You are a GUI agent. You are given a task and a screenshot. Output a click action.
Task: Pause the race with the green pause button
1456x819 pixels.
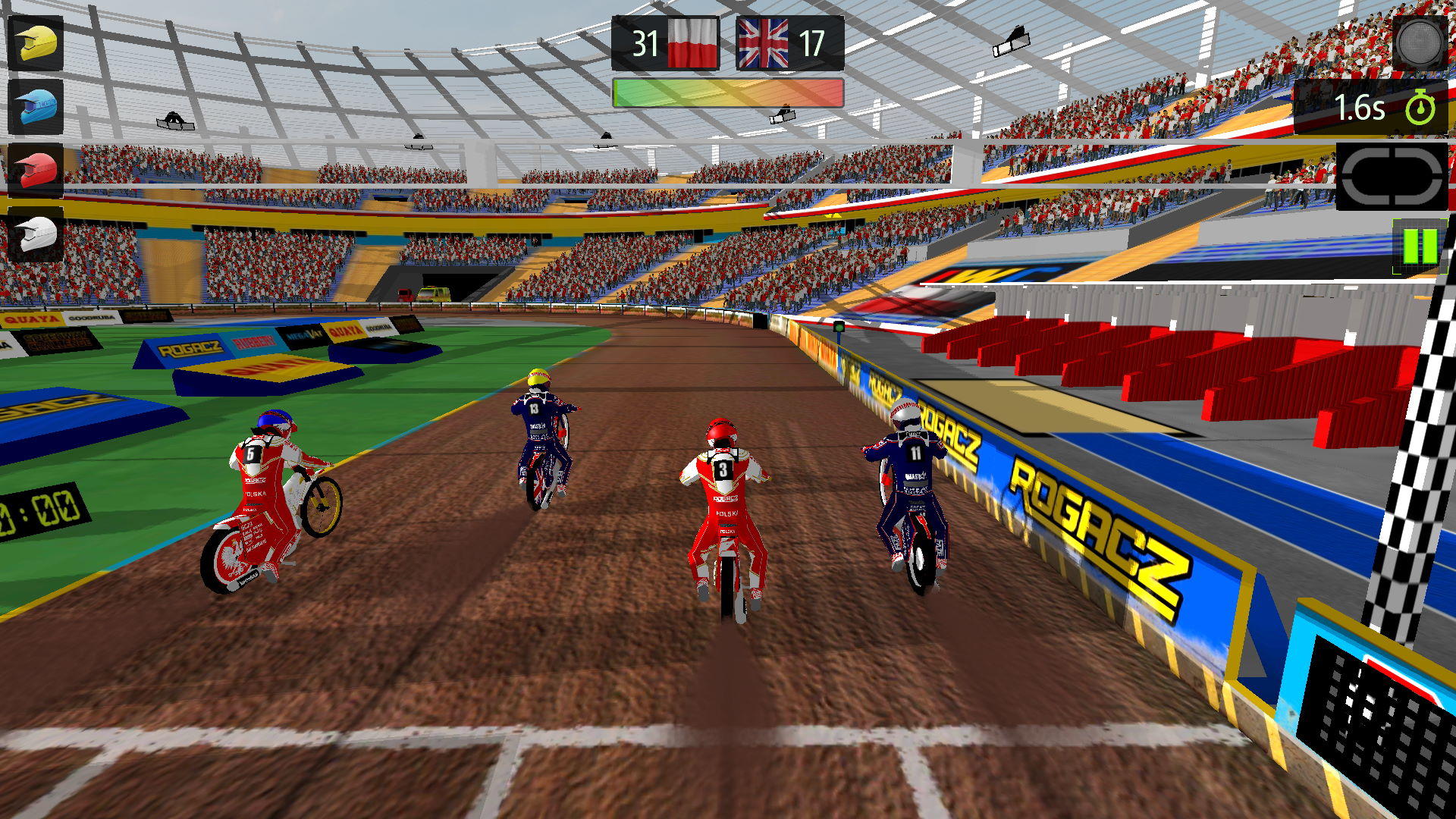point(1421,244)
